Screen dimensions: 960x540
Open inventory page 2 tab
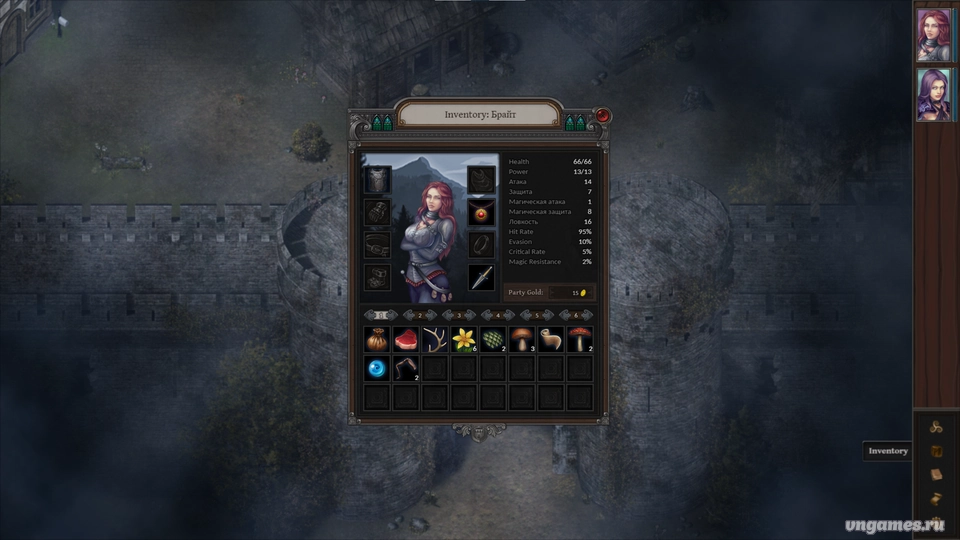click(420, 315)
